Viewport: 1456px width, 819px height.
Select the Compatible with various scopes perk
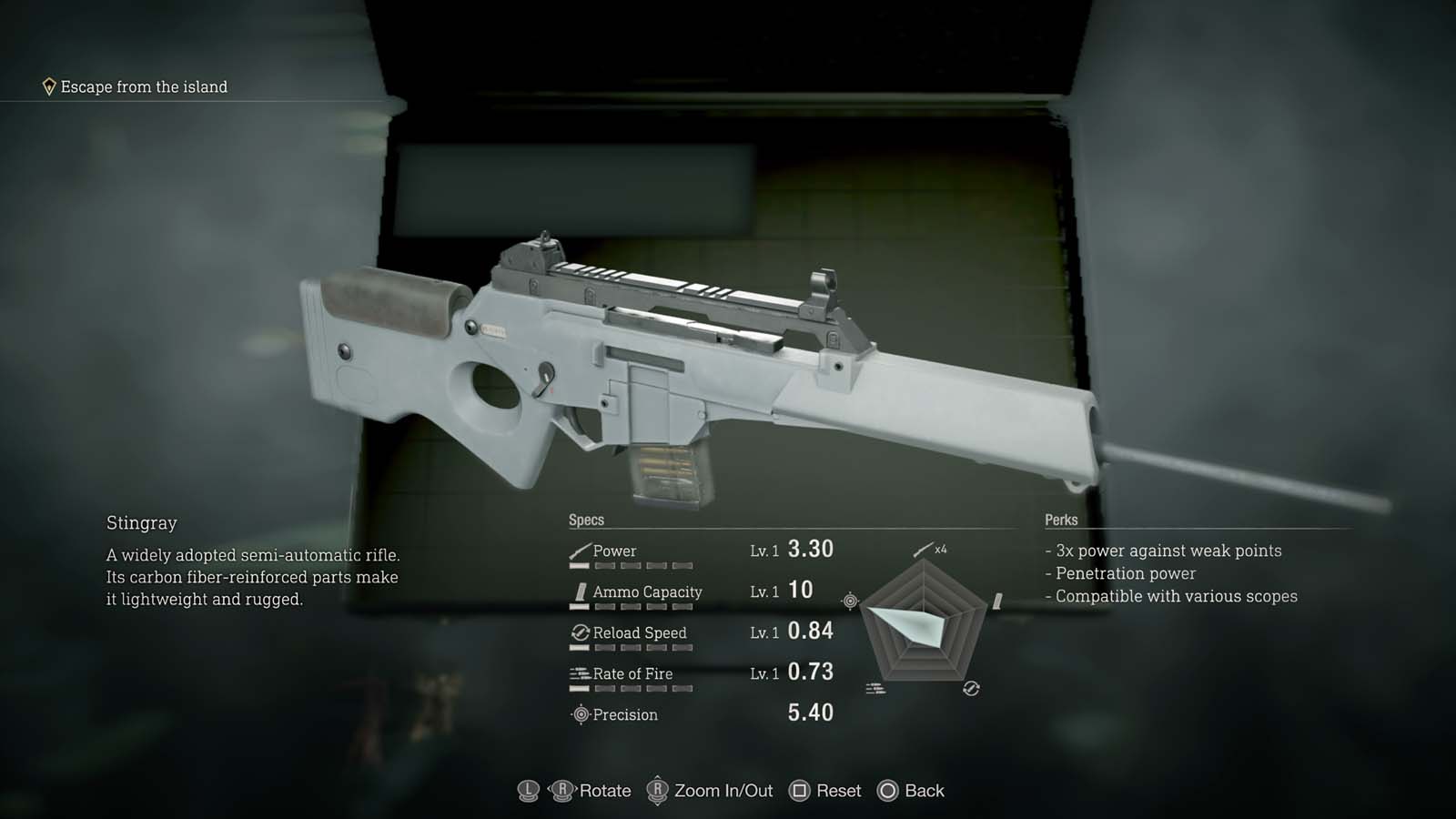pos(1174,596)
